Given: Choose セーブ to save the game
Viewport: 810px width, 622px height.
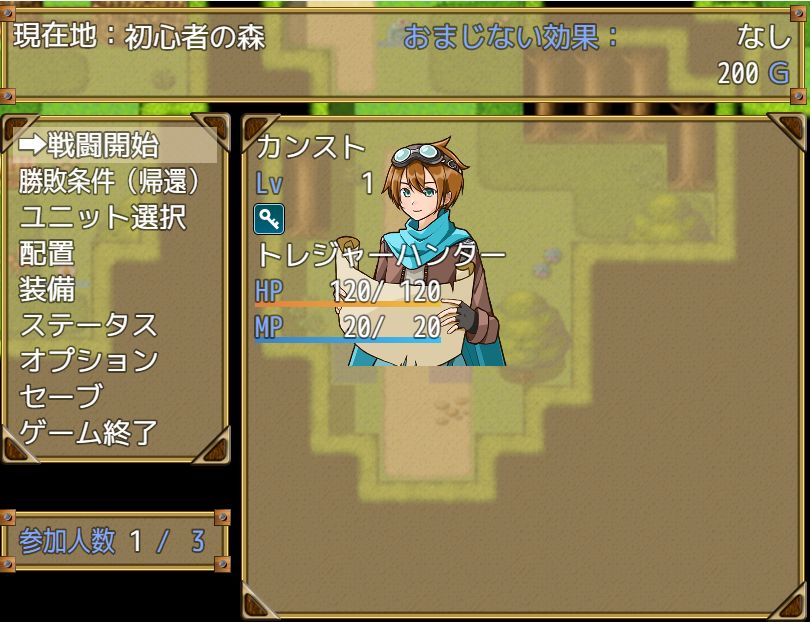Looking at the screenshot, I should (x=60, y=396).
